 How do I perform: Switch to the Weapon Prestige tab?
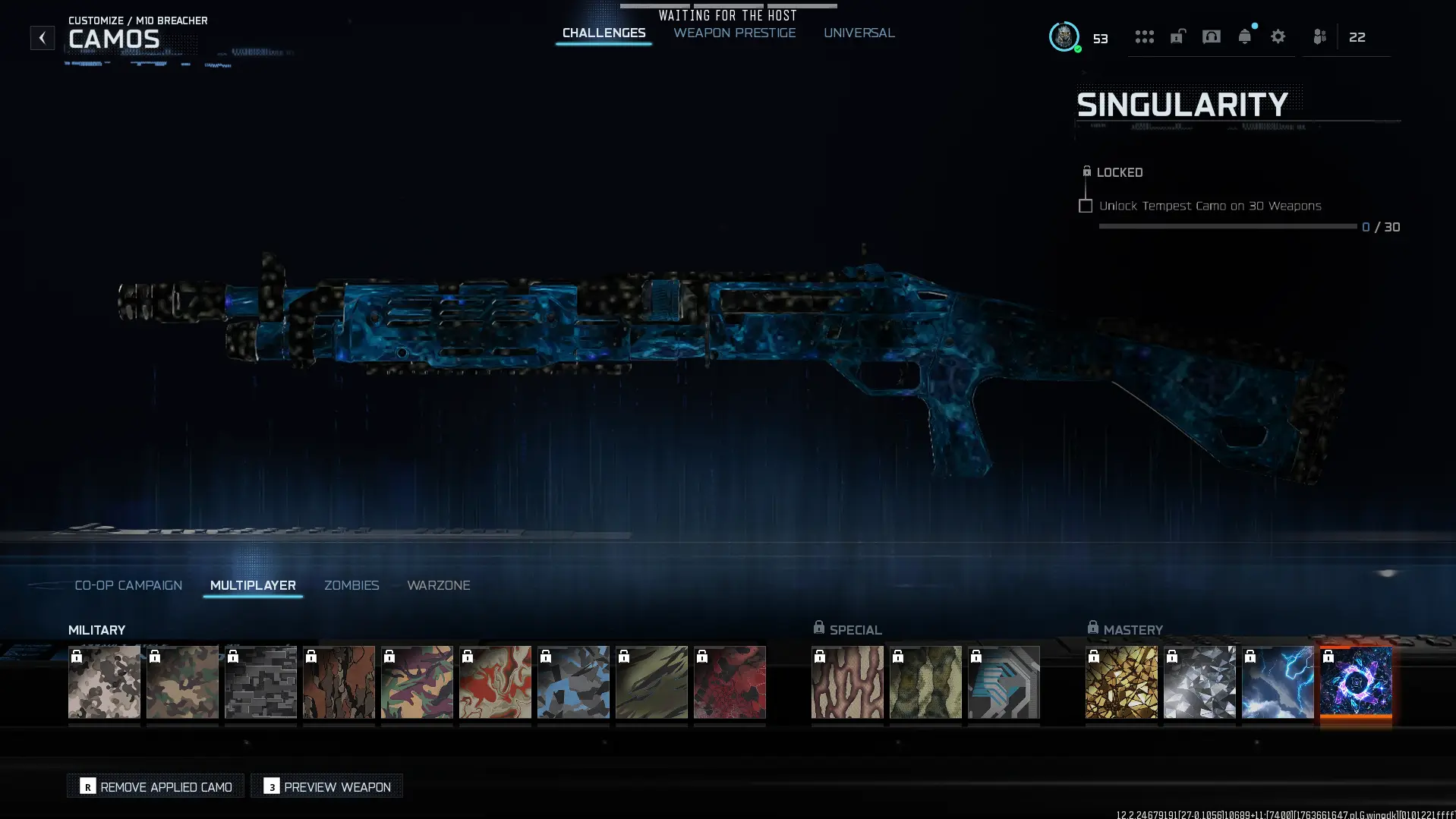click(x=733, y=33)
